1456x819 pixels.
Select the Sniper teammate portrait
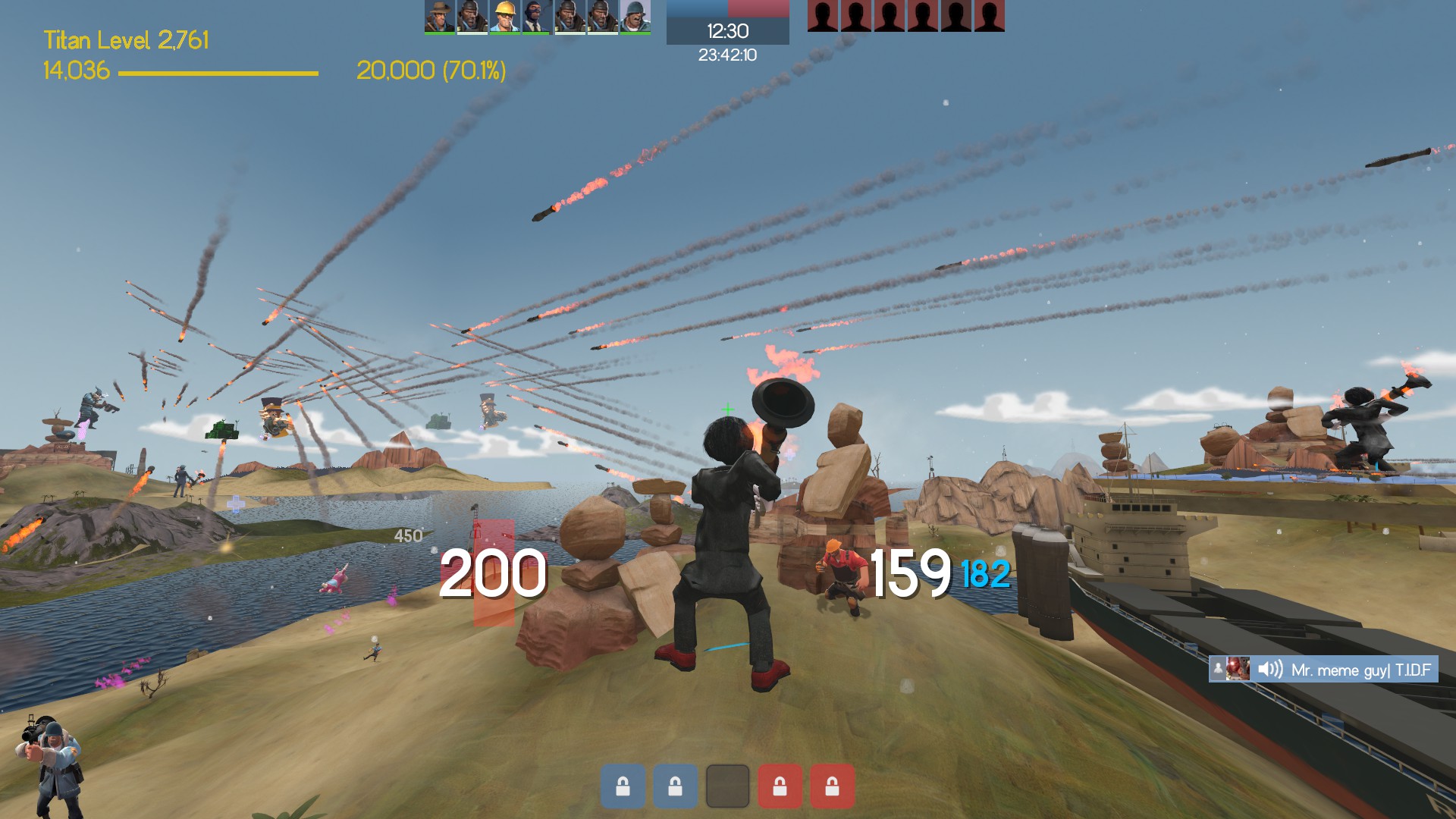click(439, 16)
